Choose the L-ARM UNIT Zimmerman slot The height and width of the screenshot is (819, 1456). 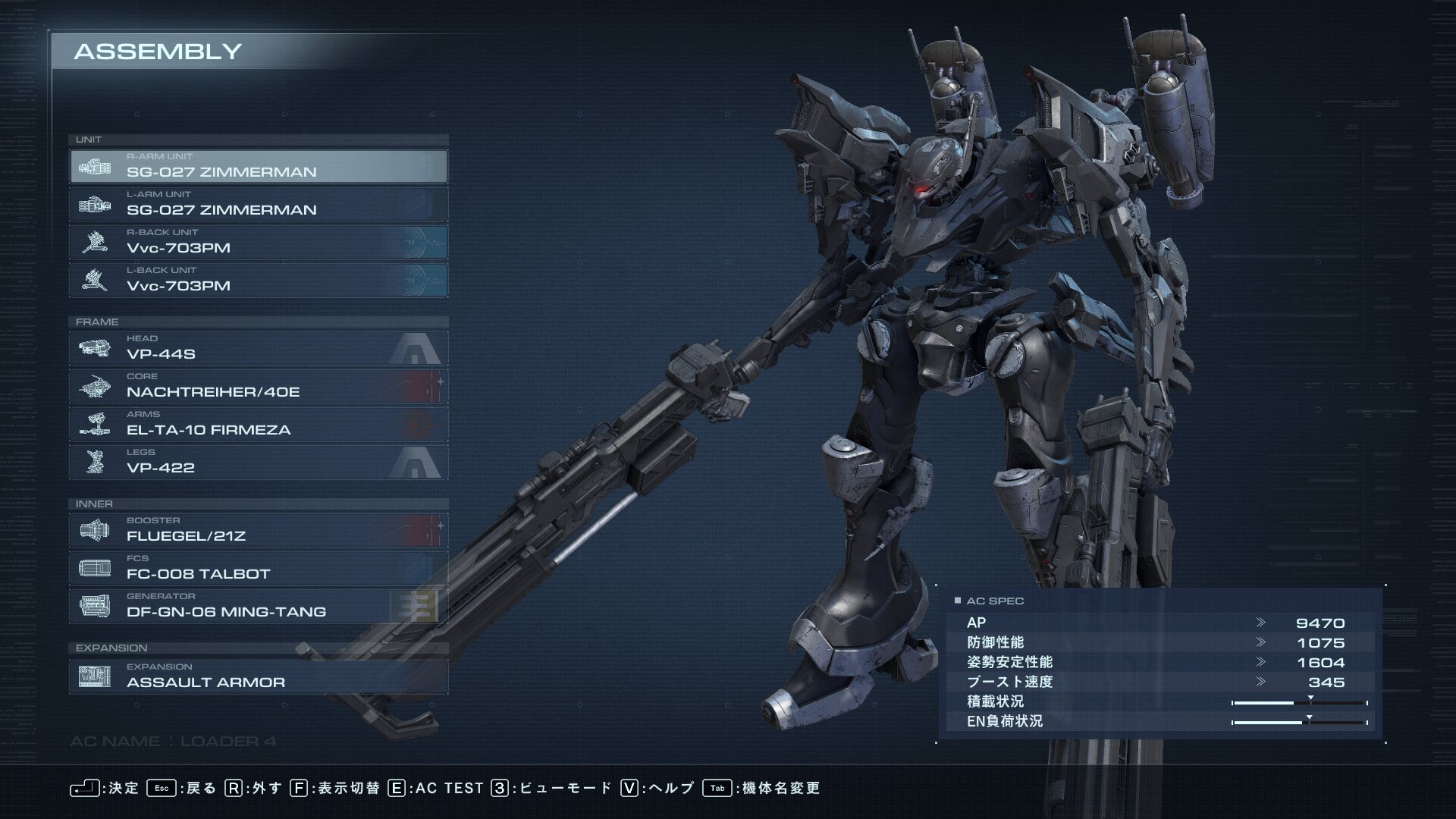point(258,204)
